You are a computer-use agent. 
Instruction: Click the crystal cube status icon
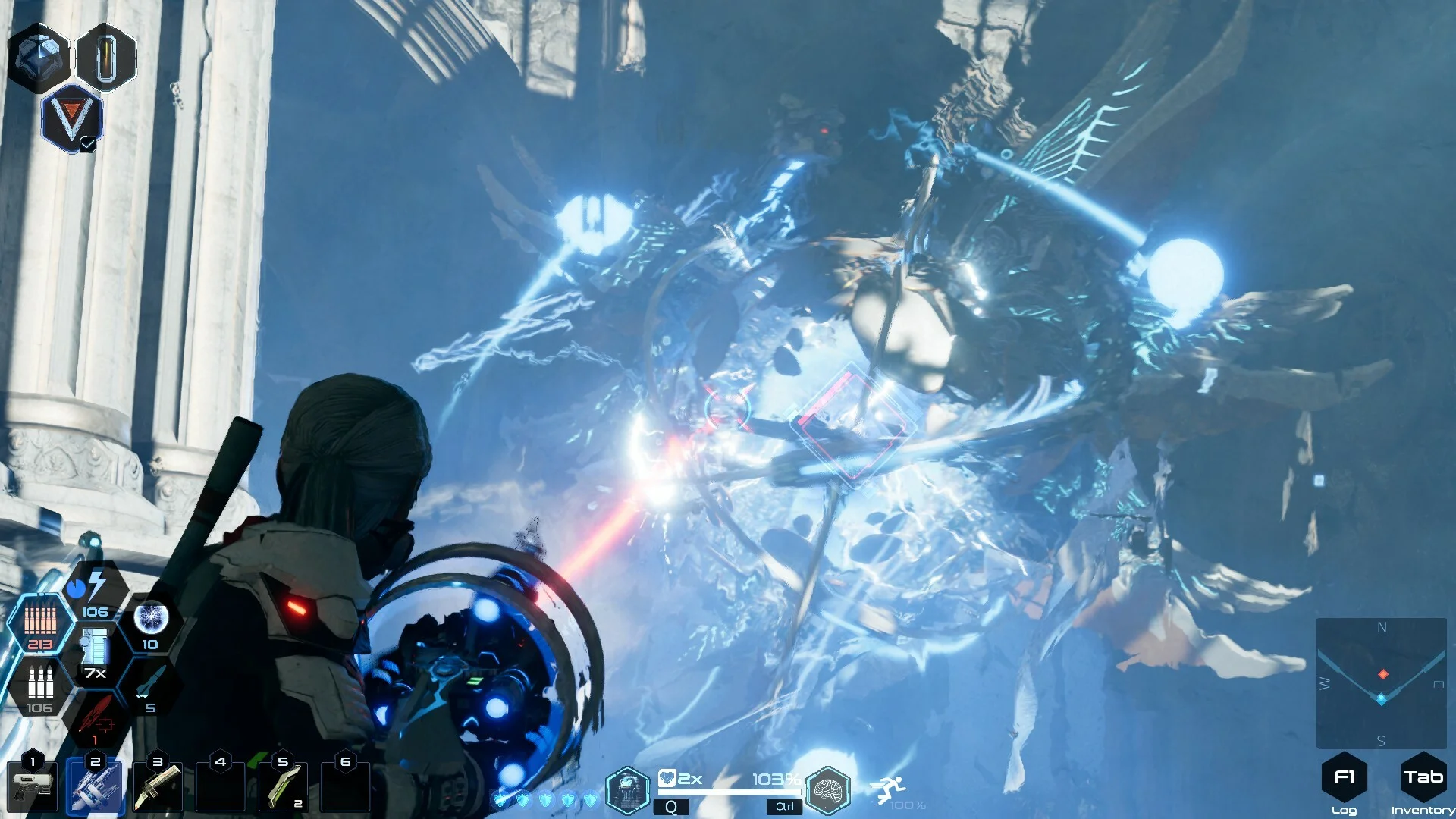[39, 57]
